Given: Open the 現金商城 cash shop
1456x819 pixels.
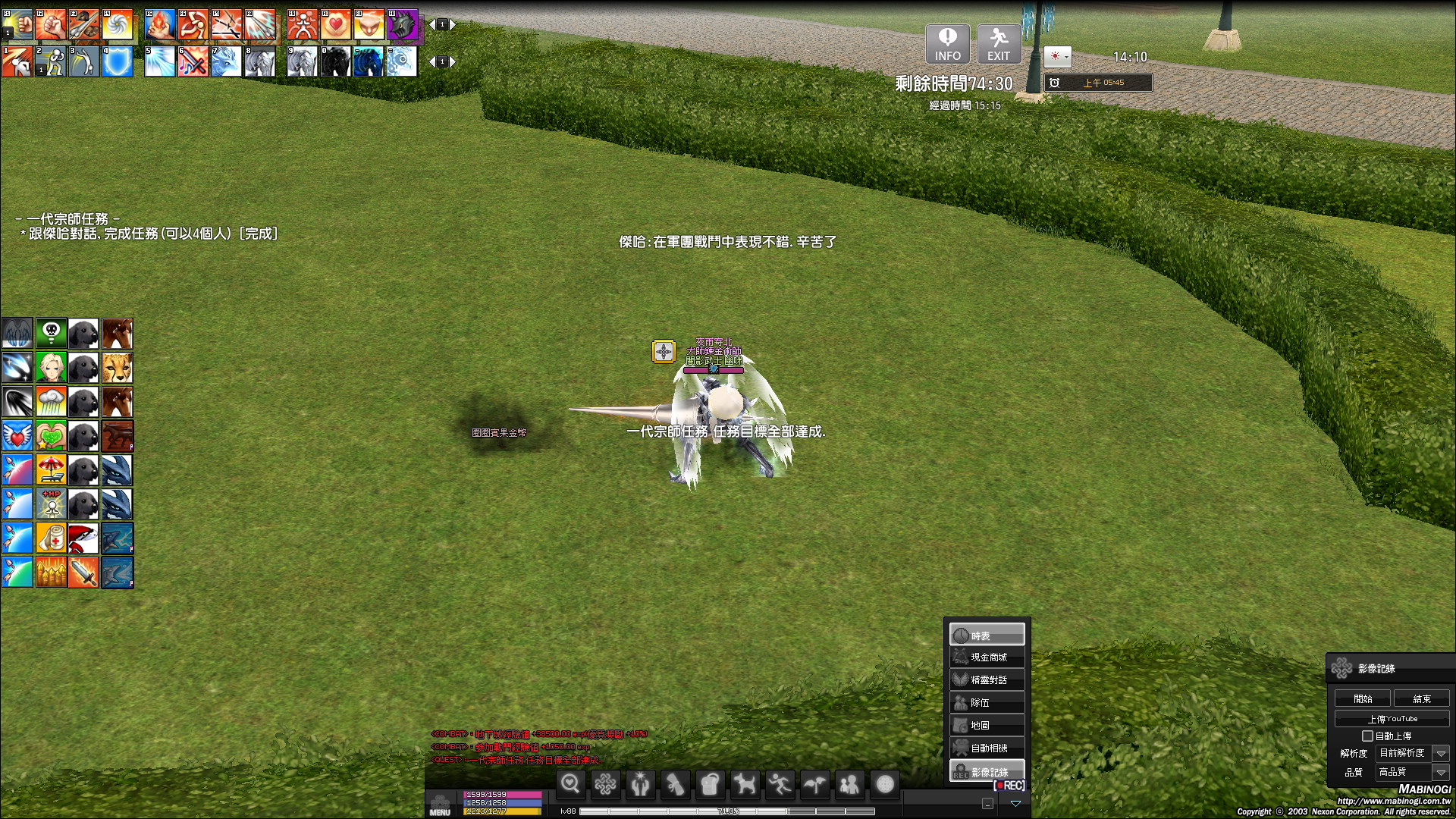Looking at the screenshot, I should click(987, 657).
